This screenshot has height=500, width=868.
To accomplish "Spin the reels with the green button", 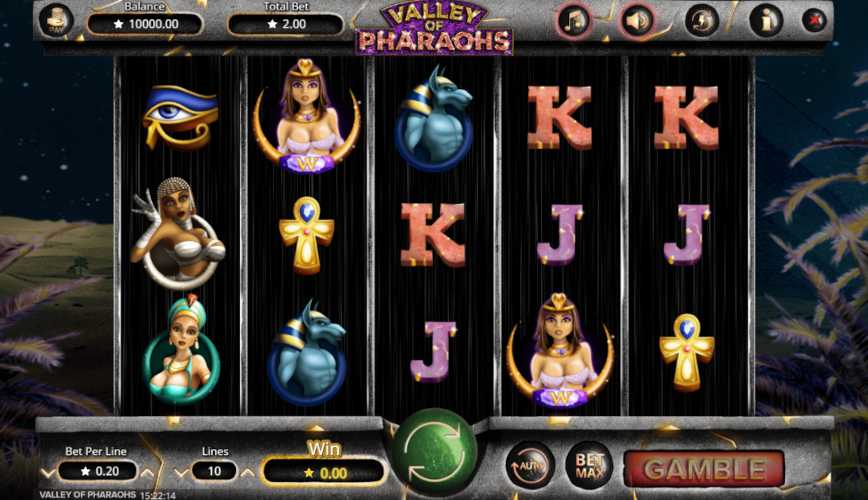I will click(x=434, y=450).
